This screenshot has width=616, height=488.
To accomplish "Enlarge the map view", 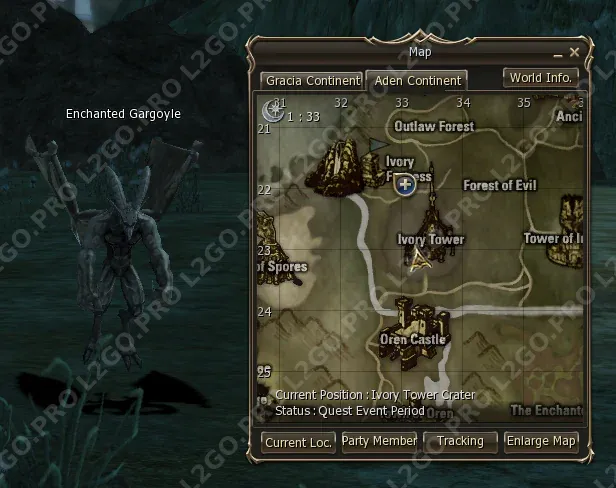I will tap(541, 441).
